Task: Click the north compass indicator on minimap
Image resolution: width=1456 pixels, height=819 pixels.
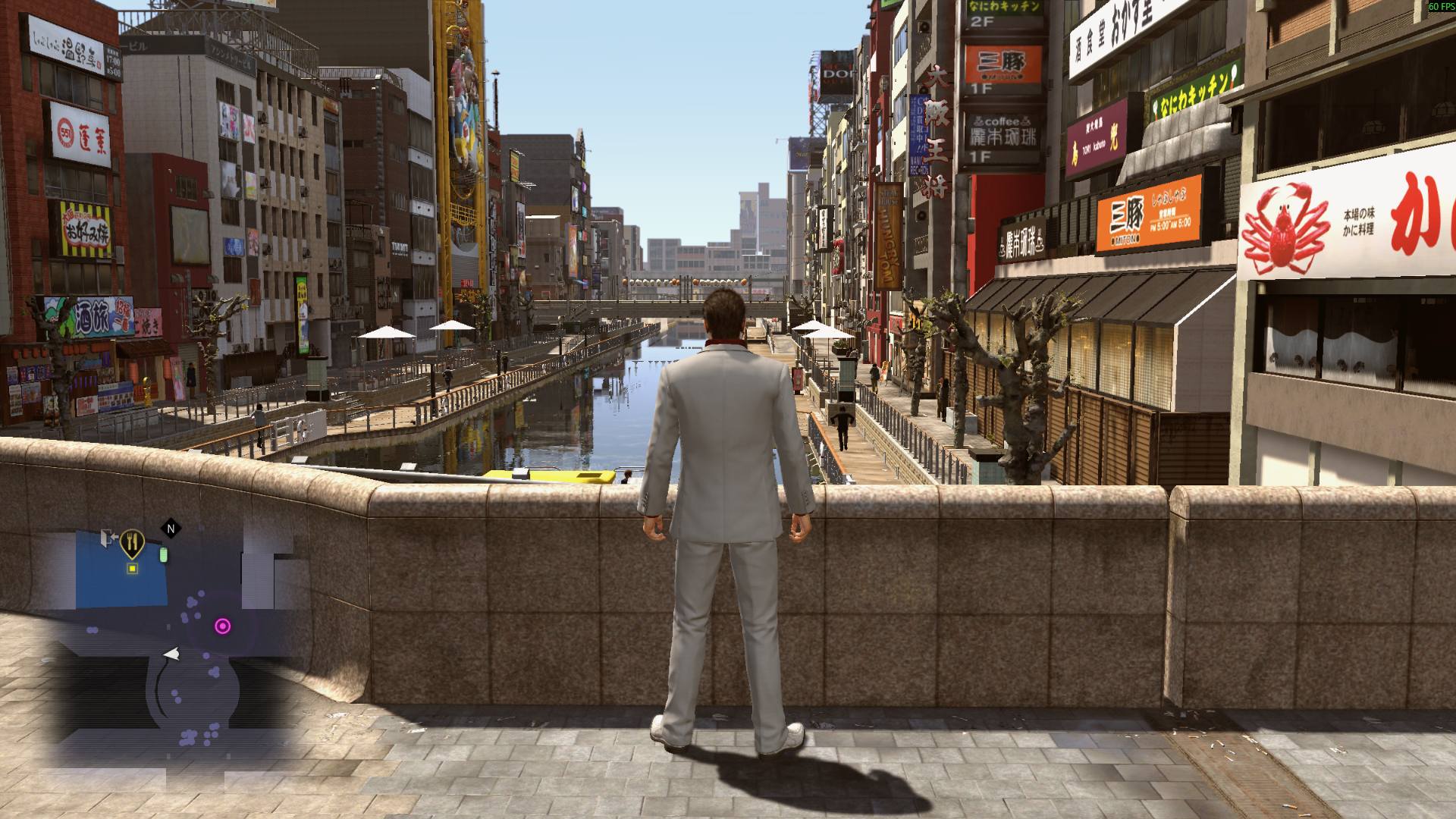Action: pyautogui.click(x=171, y=529)
